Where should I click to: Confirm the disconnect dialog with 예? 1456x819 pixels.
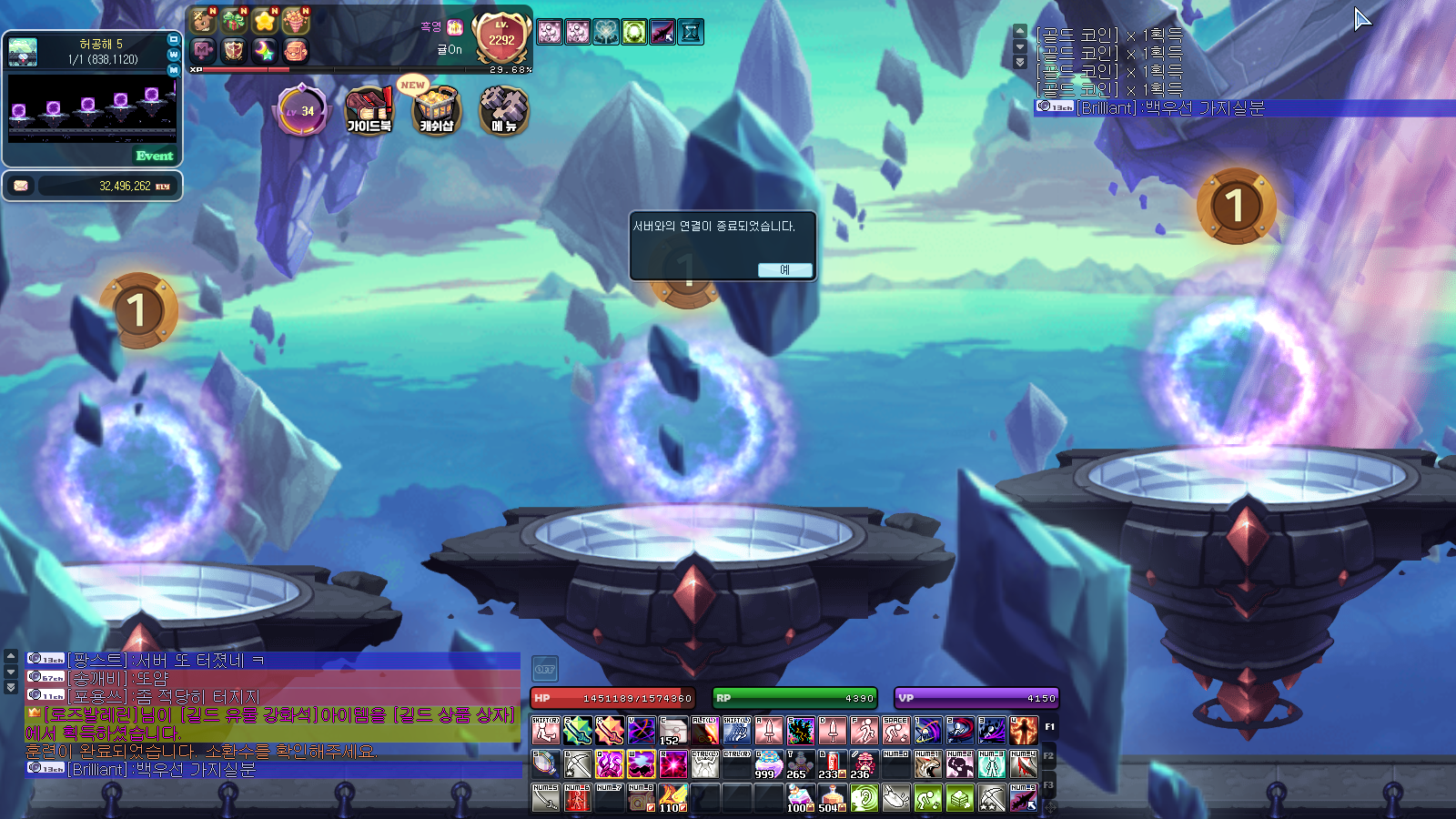(784, 269)
